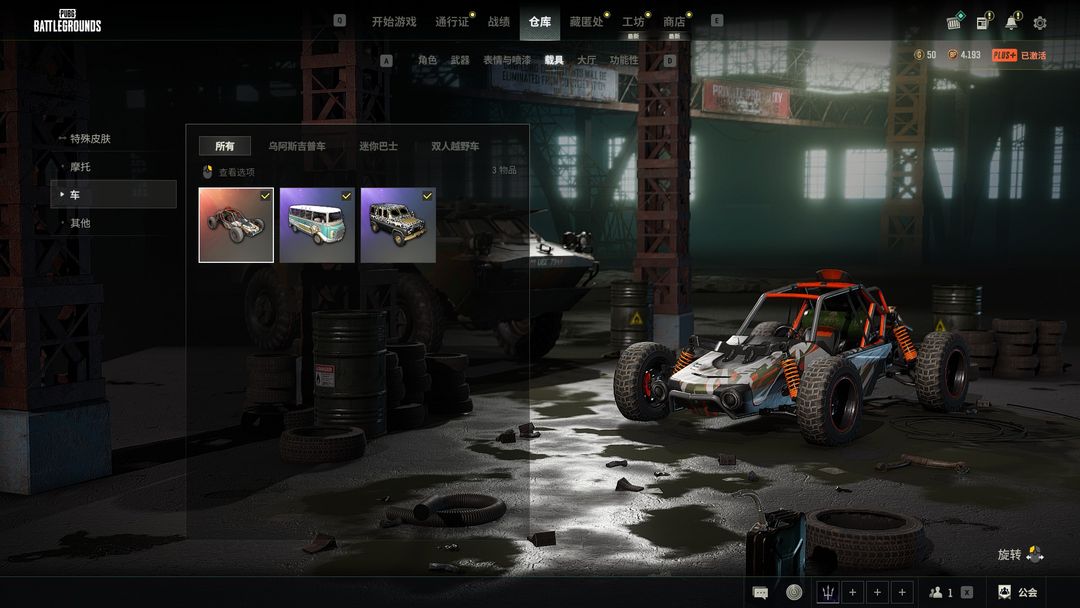Image resolution: width=1080 pixels, height=608 pixels.
Task: Open the 功能性 utility sub-tab
Action: point(624,60)
